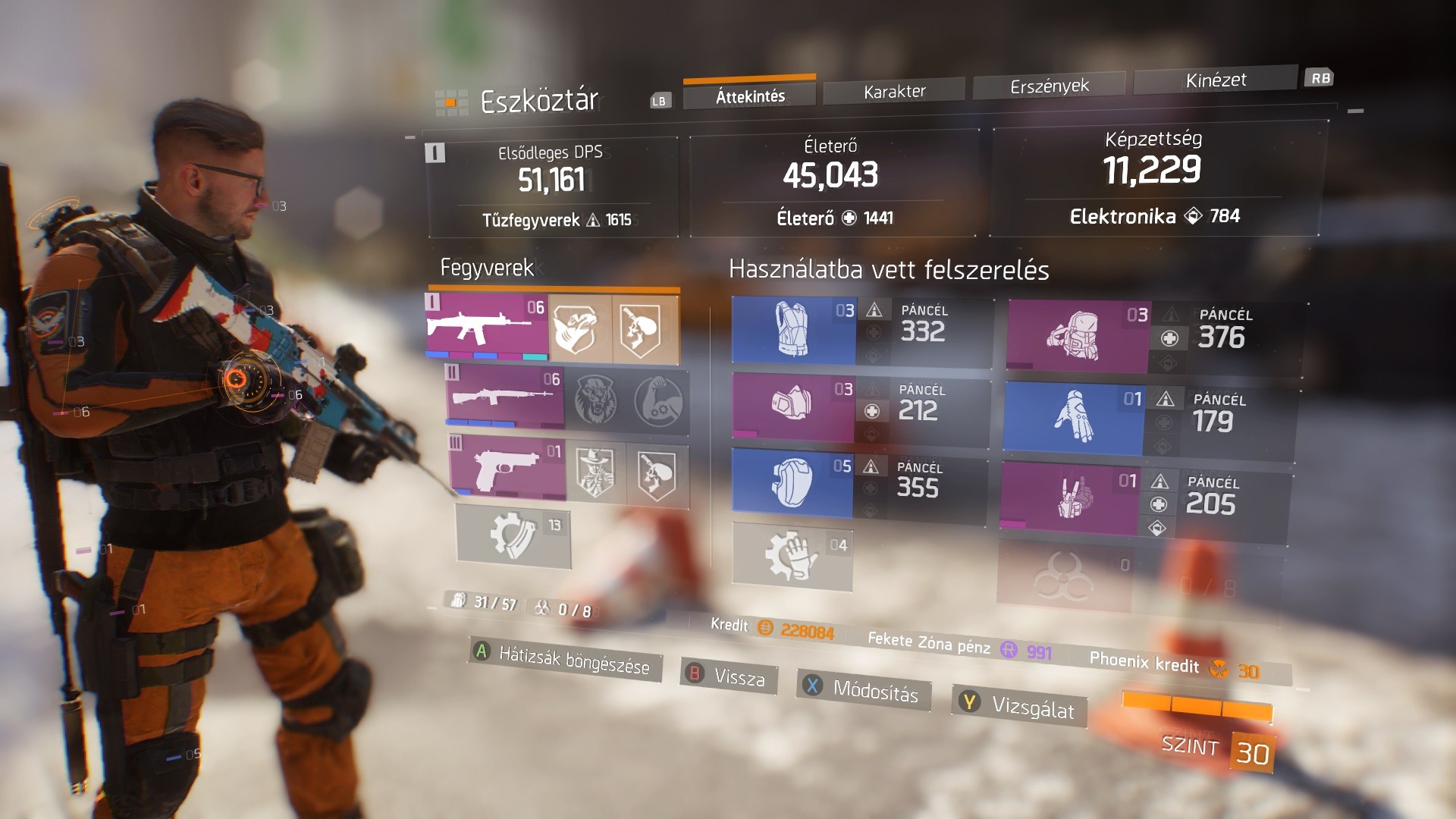Open the gear mods glove slot
Image resolution: width=1456 pixels, height=819 pixels.
coord(792,556)
